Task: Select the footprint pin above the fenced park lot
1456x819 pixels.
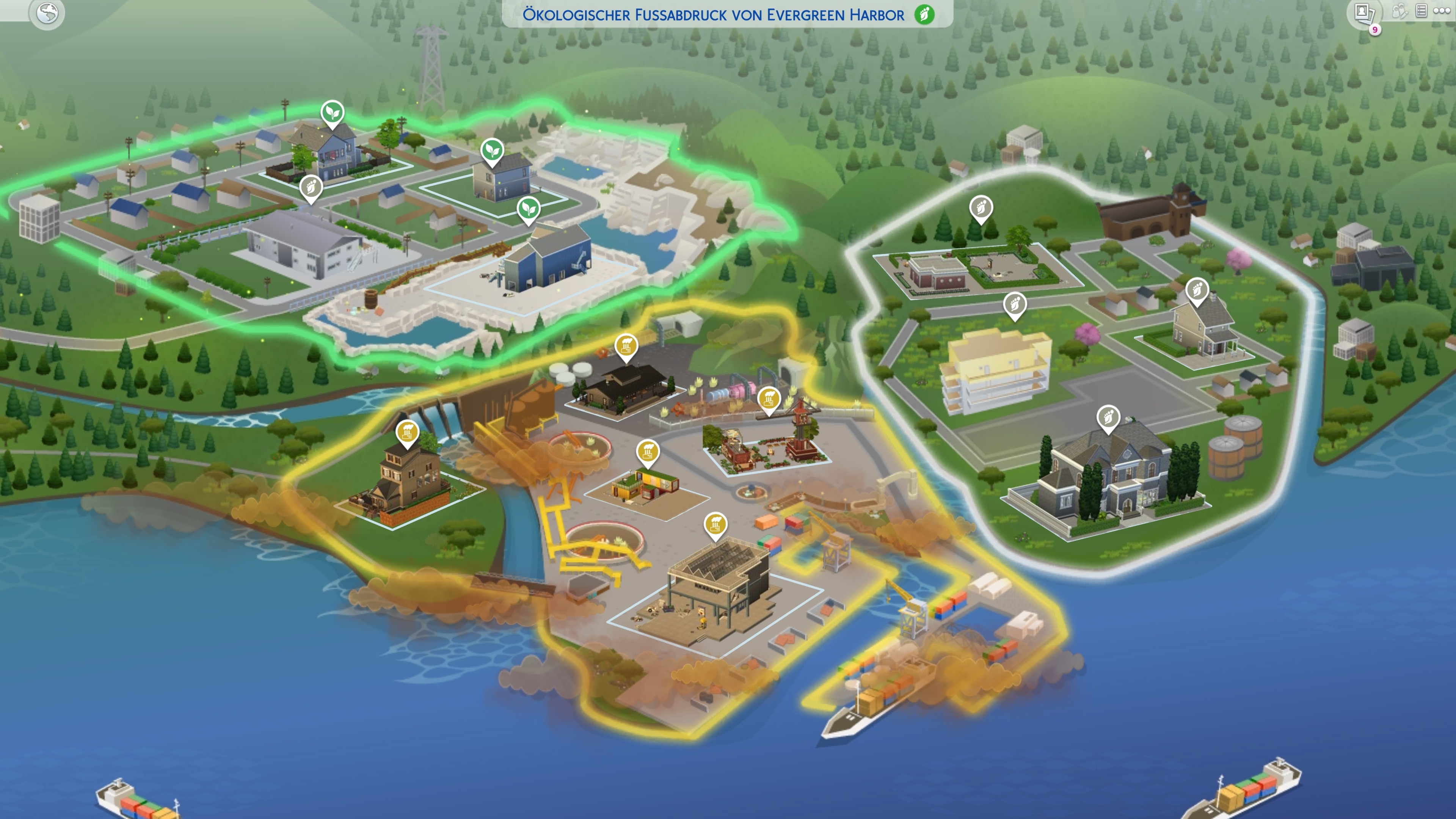Action: click(981, 207)
